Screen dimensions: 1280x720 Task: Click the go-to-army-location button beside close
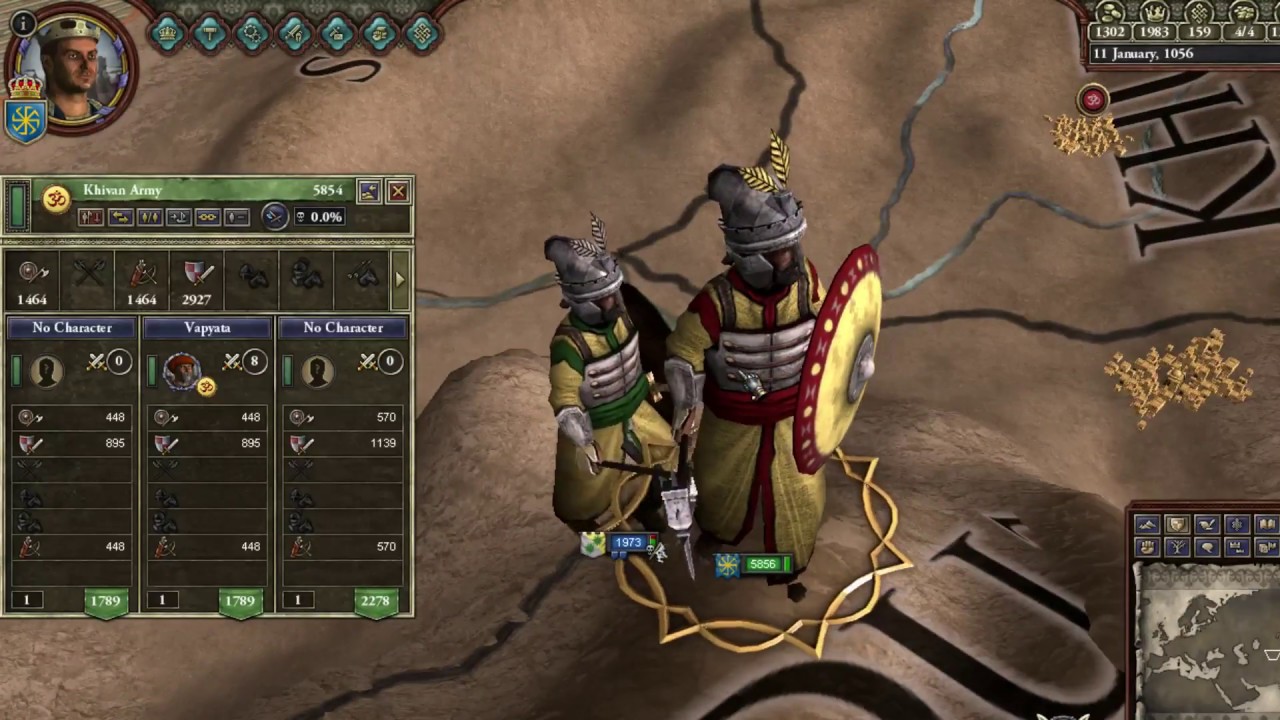pyautogui.click(x=369, y=191)
